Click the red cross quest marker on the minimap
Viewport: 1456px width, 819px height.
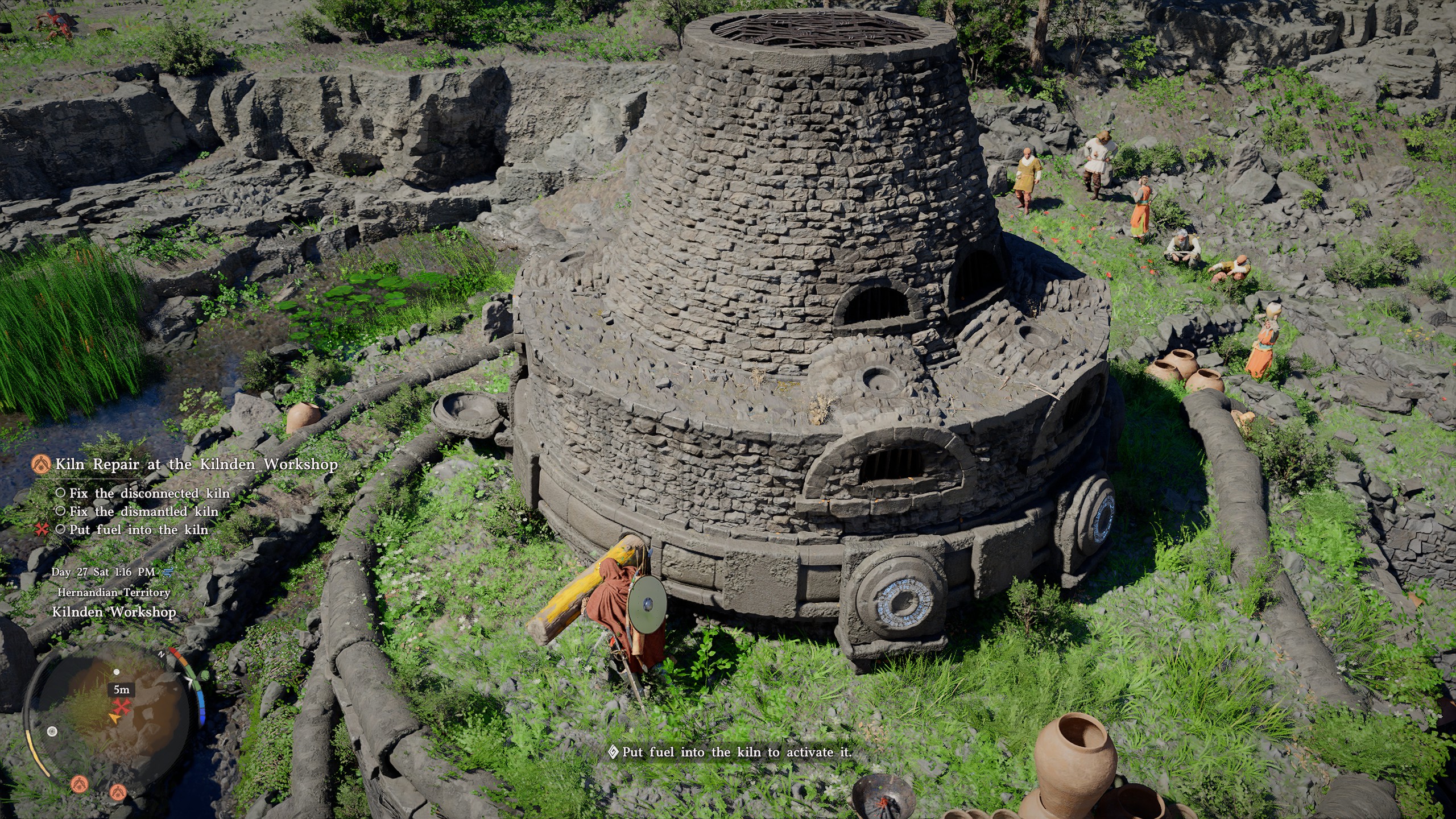point(122,706)
